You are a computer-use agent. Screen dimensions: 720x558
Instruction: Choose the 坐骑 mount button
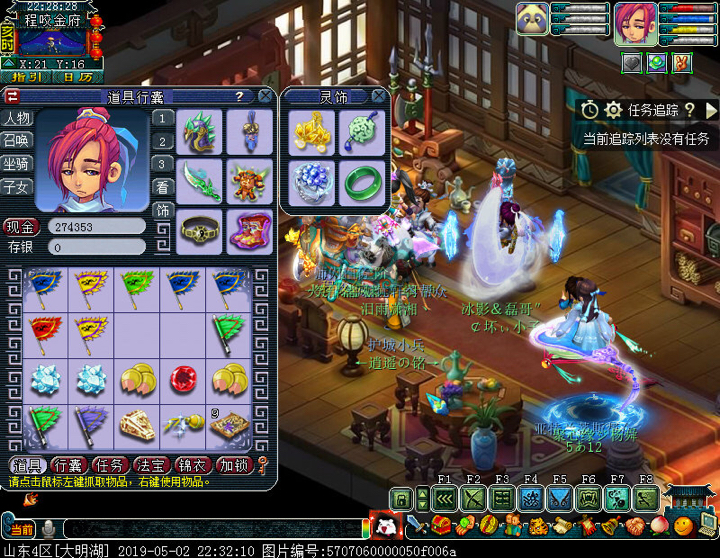tap(17, 164)
